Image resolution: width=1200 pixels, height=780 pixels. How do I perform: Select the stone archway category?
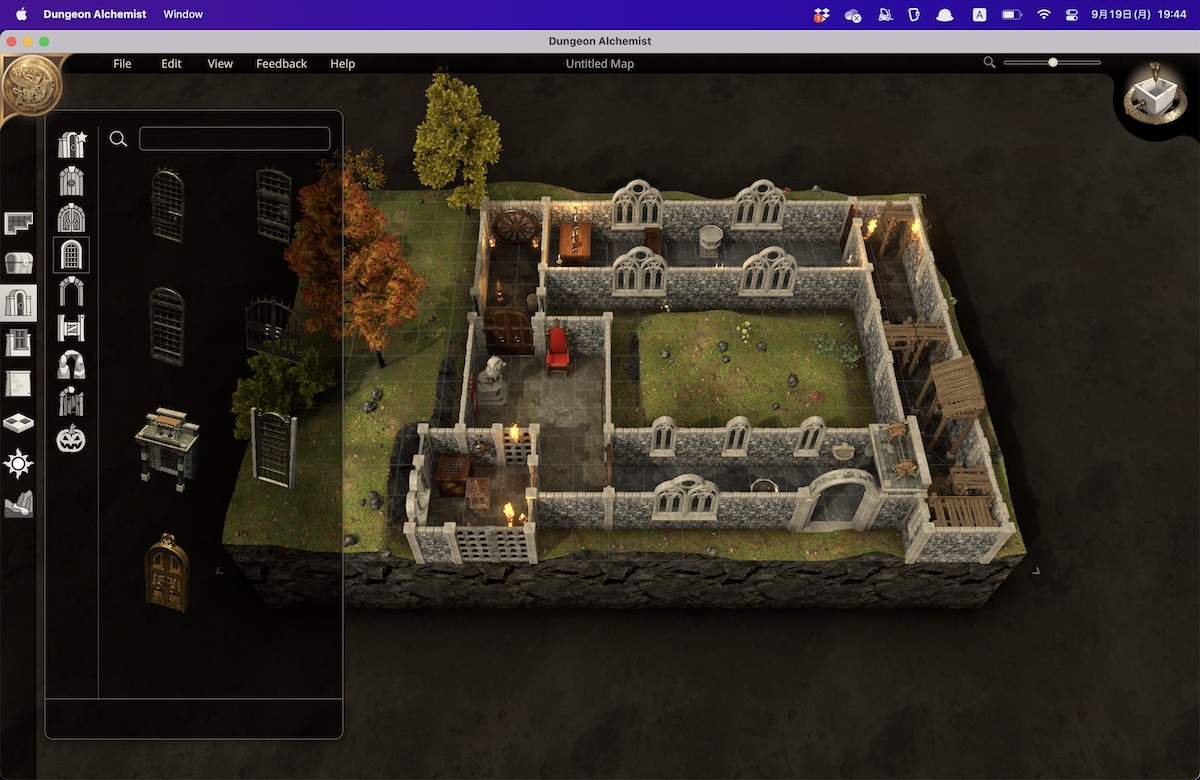click(x=71, y=291)
